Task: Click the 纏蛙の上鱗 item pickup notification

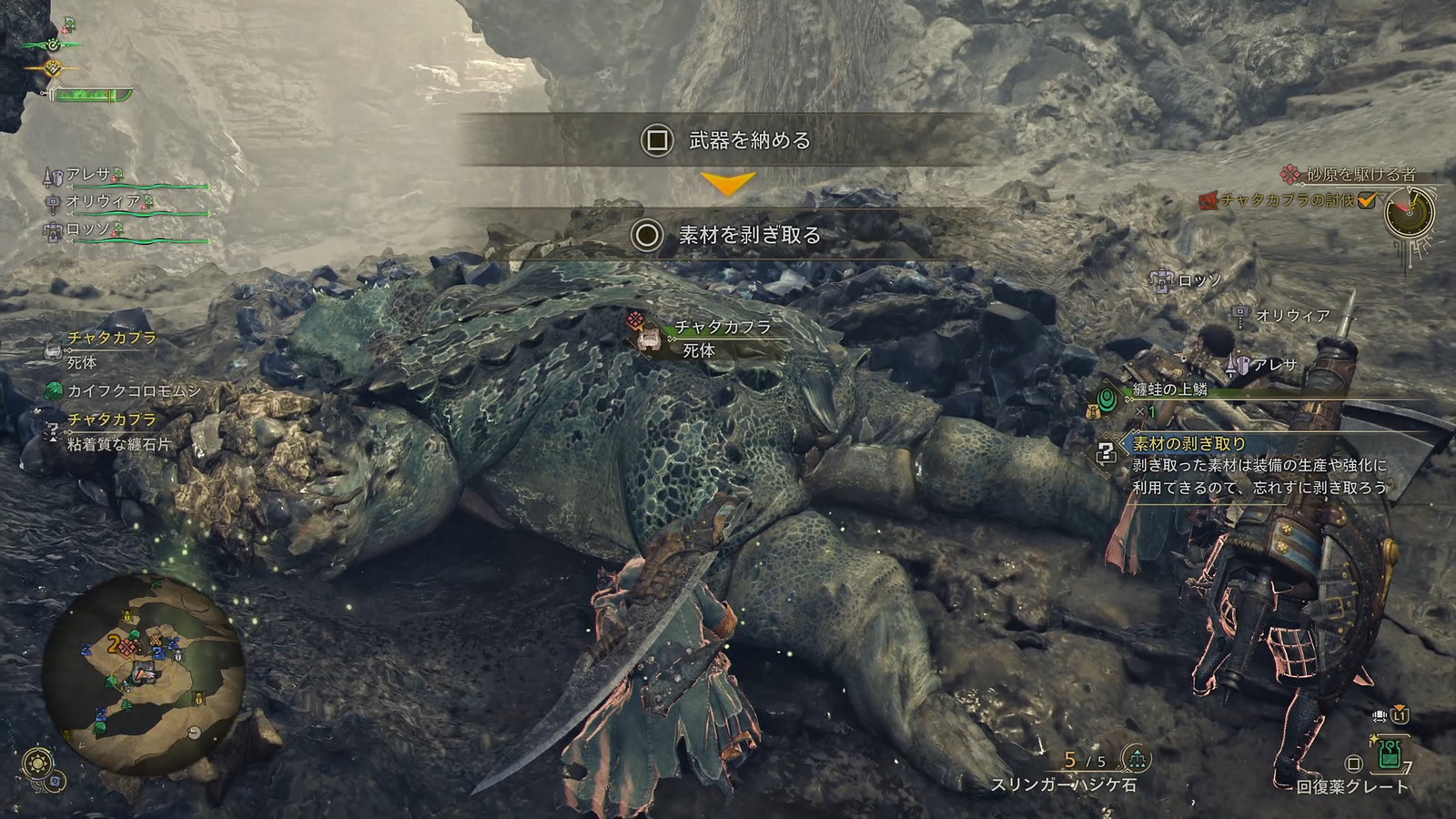Action: tap(1168, 390)
